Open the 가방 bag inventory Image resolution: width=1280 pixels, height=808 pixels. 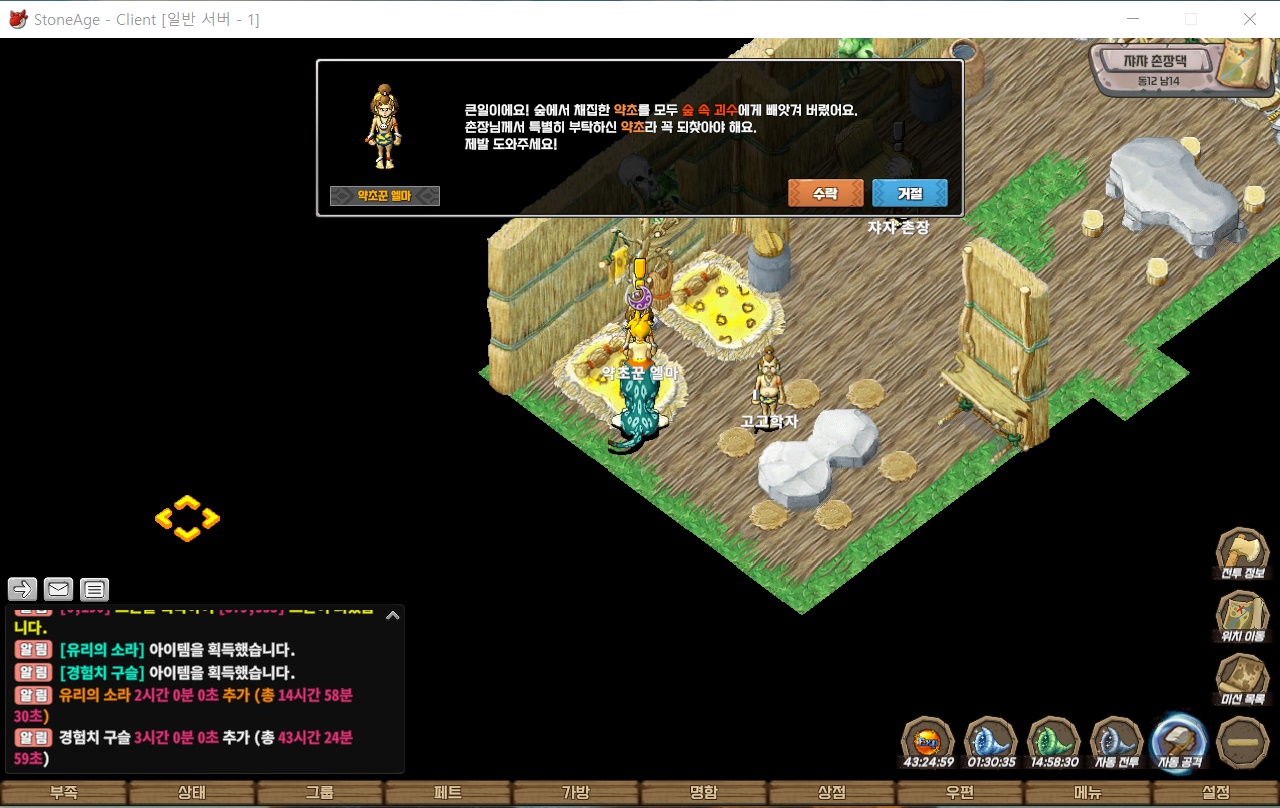(576, 793)
